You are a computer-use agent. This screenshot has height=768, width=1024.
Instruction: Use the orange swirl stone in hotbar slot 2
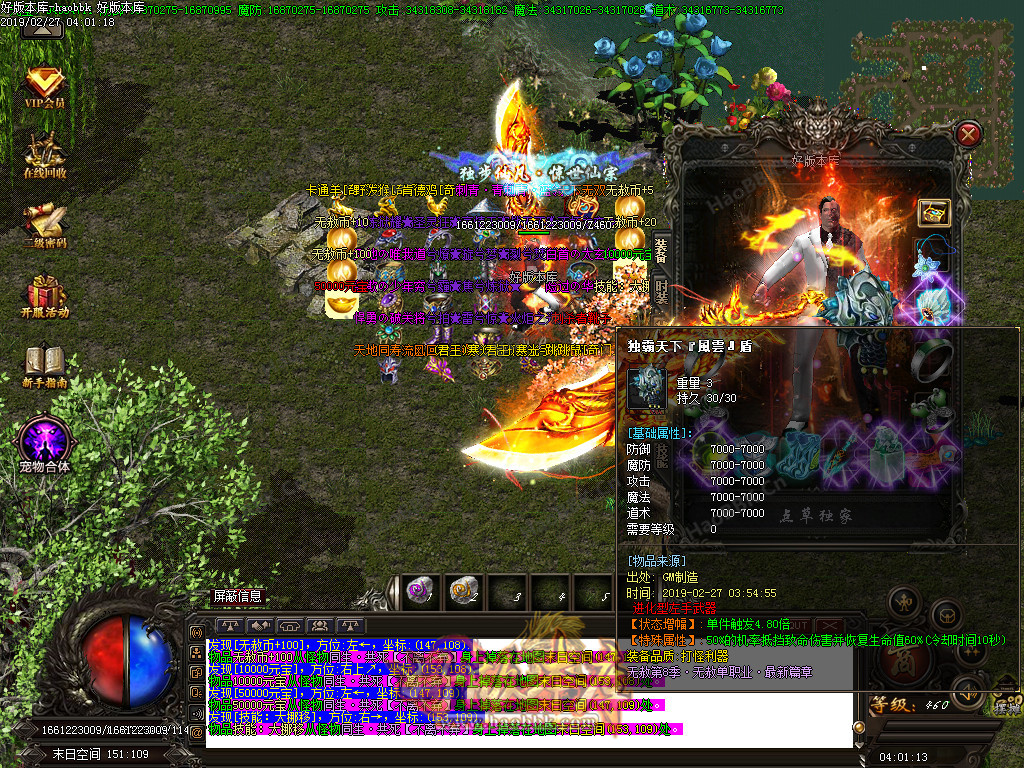462,591
